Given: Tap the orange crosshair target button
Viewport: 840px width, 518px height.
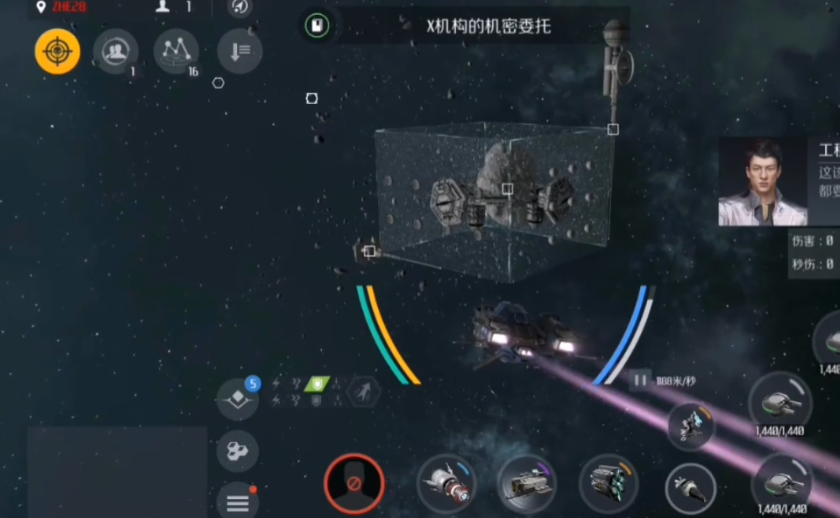Looking at the screenshot, I should 58,51.
